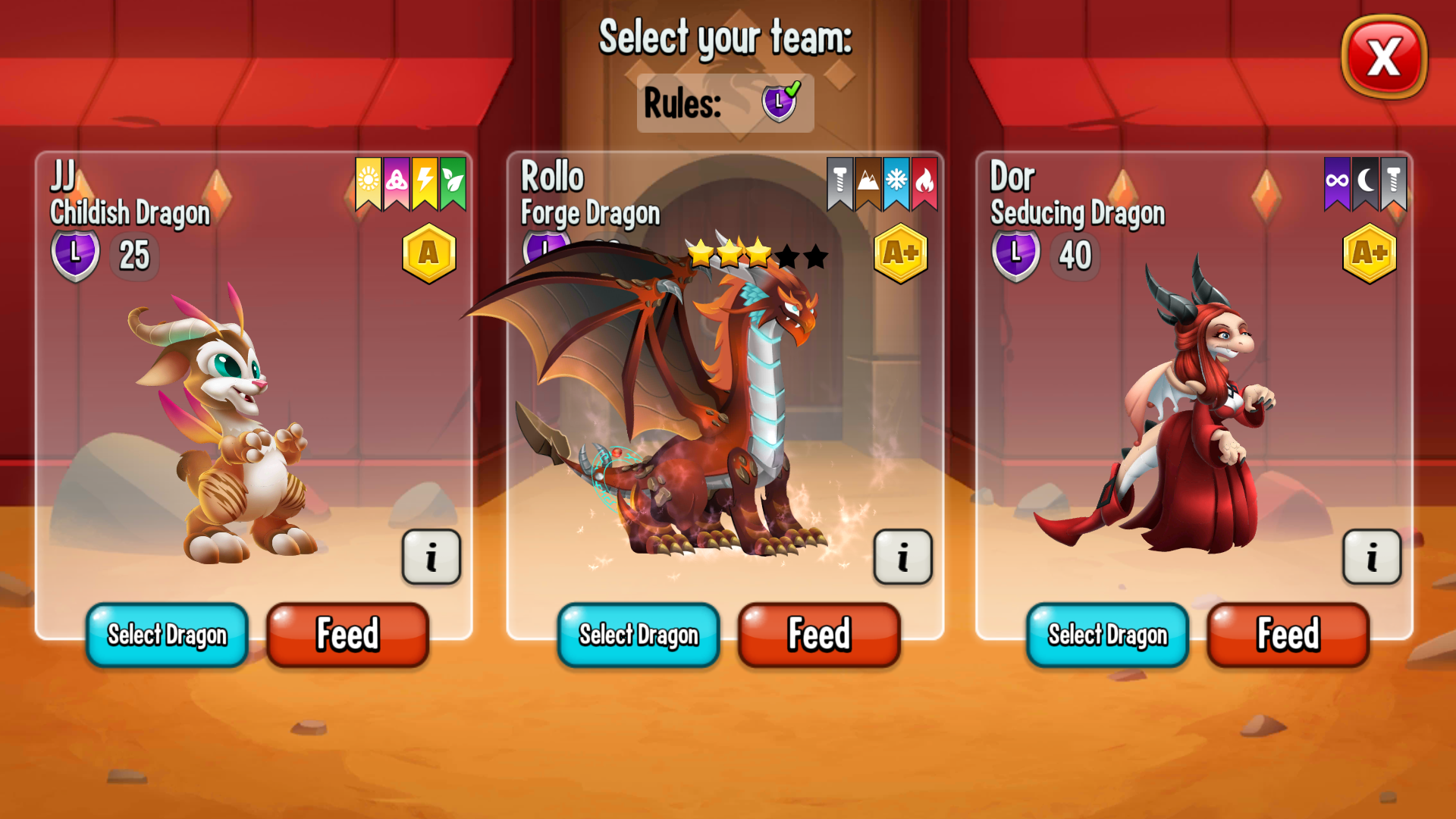View the Forge Dragon's info

pos(902,557)
